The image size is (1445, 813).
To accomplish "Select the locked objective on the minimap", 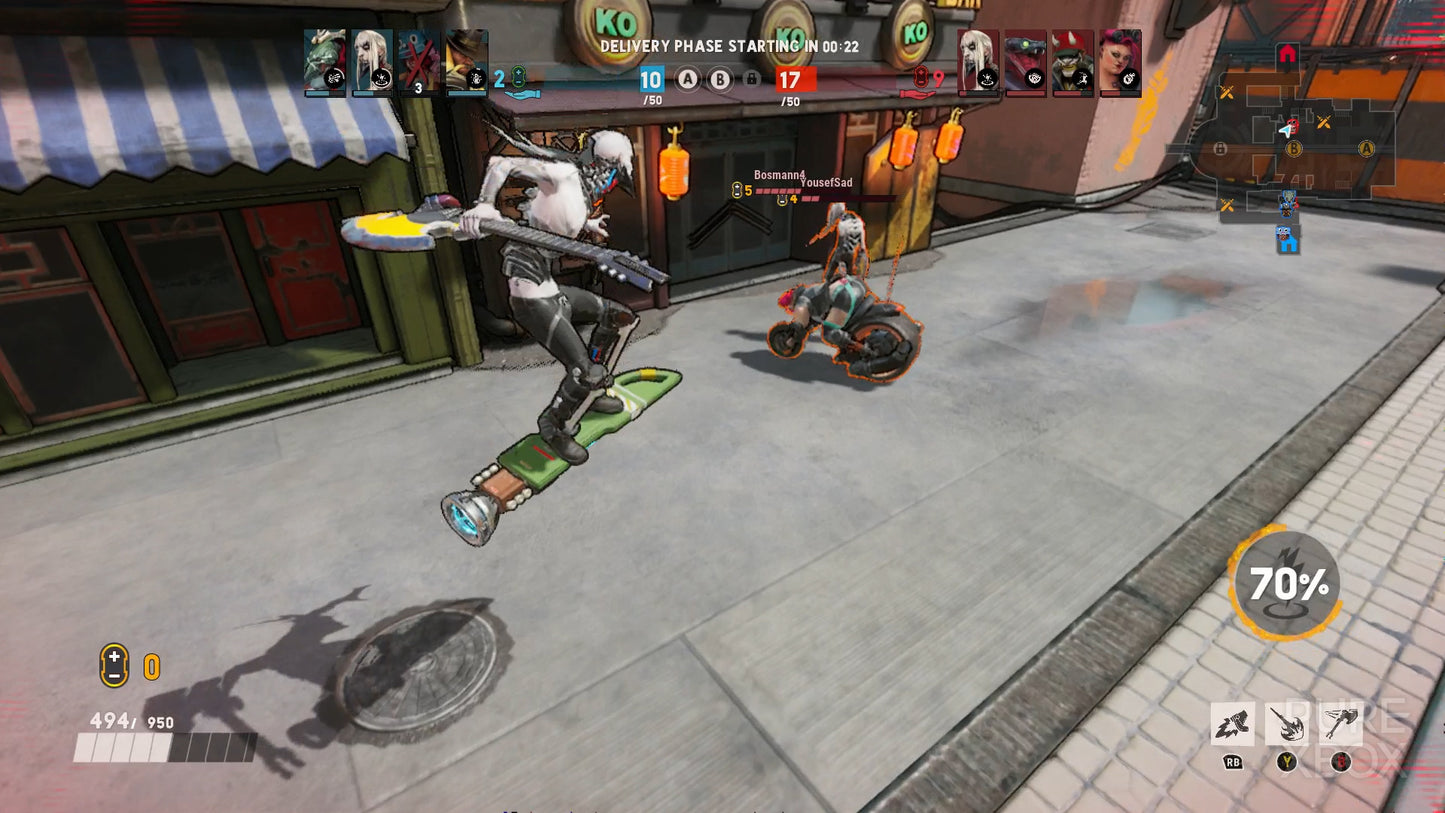I will [1220, 149].
